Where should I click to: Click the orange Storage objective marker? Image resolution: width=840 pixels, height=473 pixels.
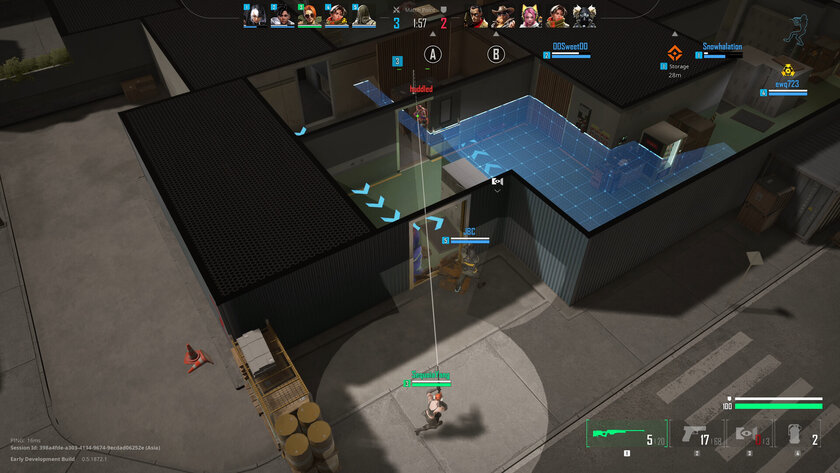point(674,53)
